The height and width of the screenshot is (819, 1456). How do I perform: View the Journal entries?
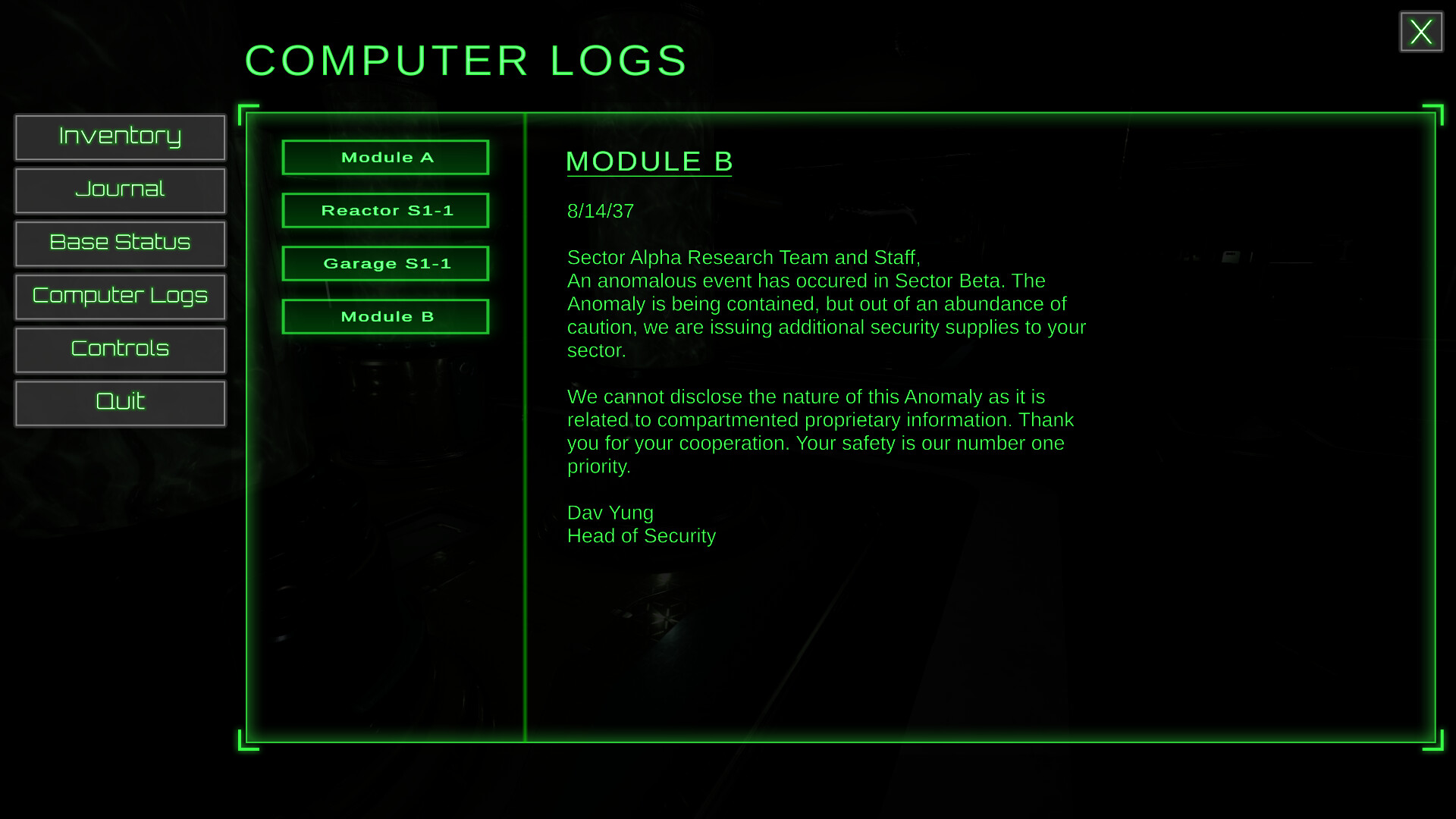pyautogui.click(x=120, y=190)
